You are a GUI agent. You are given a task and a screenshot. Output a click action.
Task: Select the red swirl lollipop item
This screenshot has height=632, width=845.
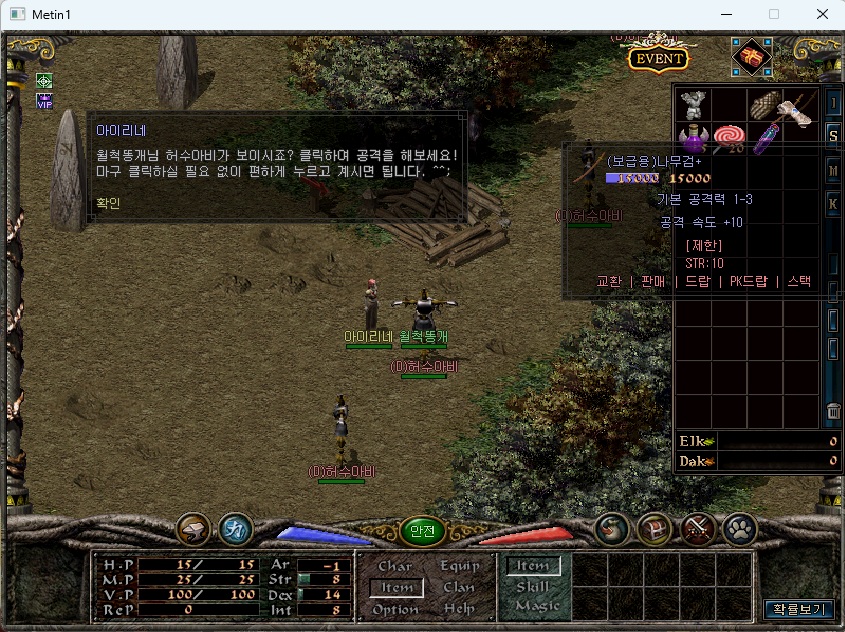(728, 139)
